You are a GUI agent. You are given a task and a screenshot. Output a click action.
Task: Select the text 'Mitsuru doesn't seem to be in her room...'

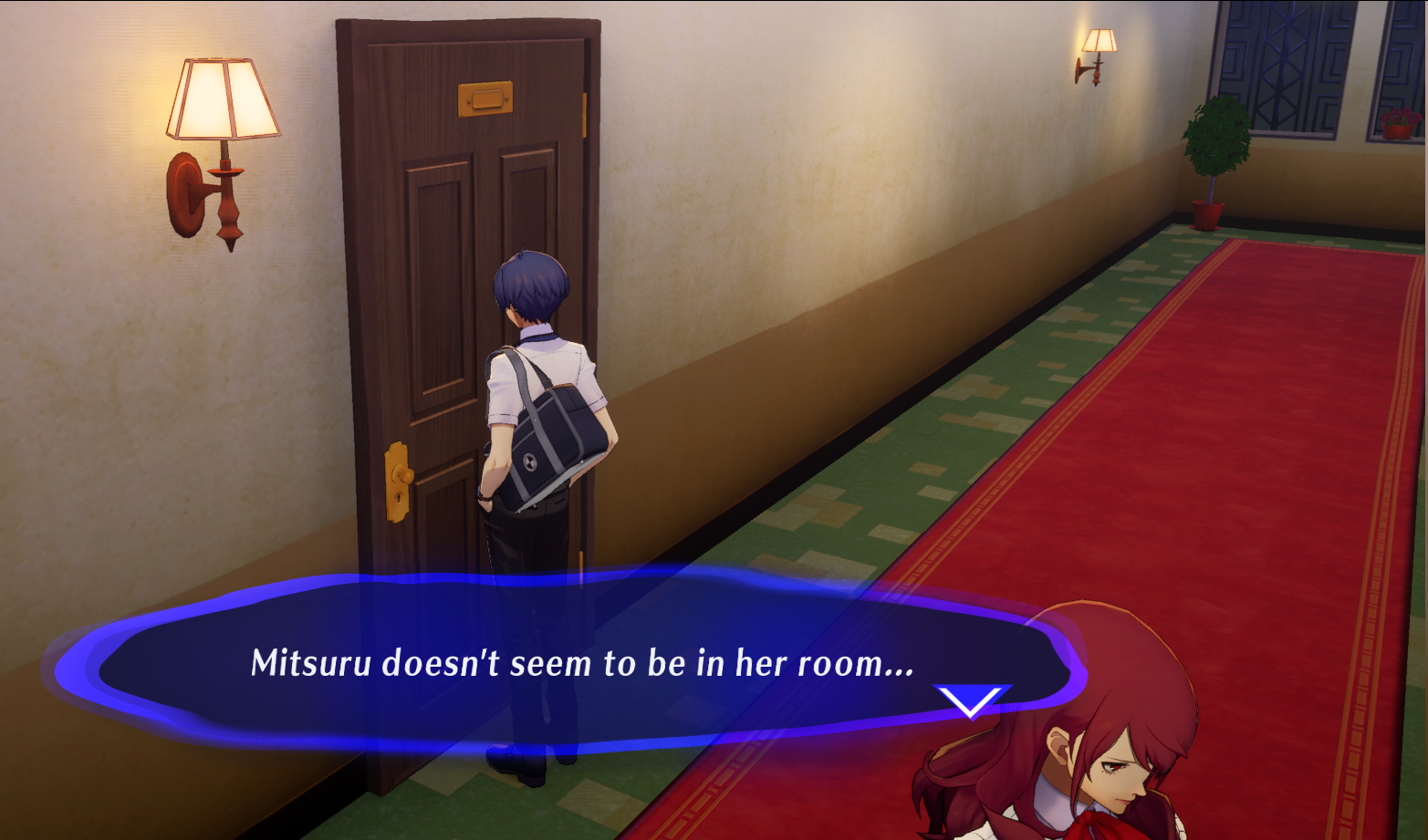pos(580,664)
